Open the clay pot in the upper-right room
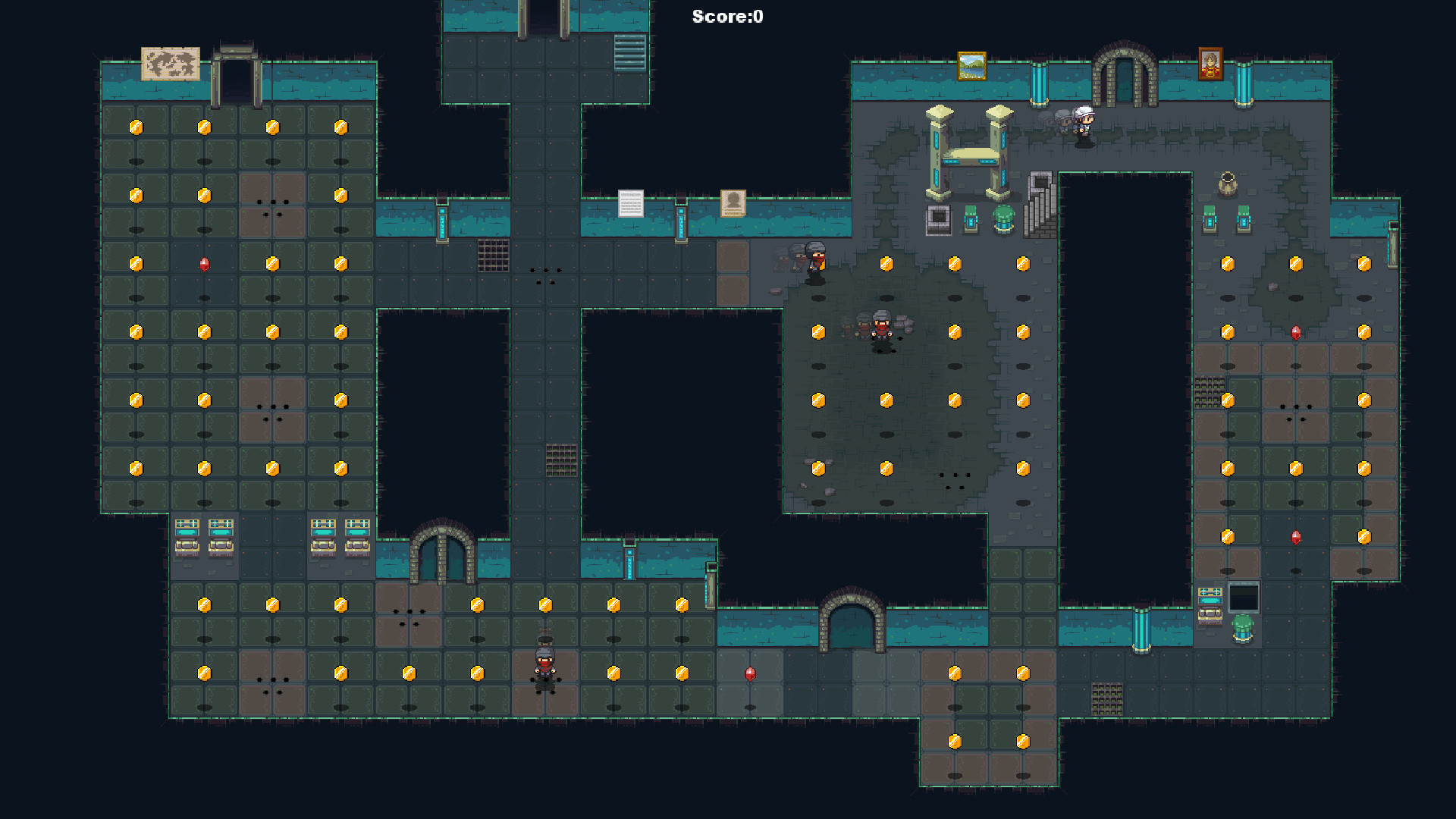 (x=1228, y=184)
